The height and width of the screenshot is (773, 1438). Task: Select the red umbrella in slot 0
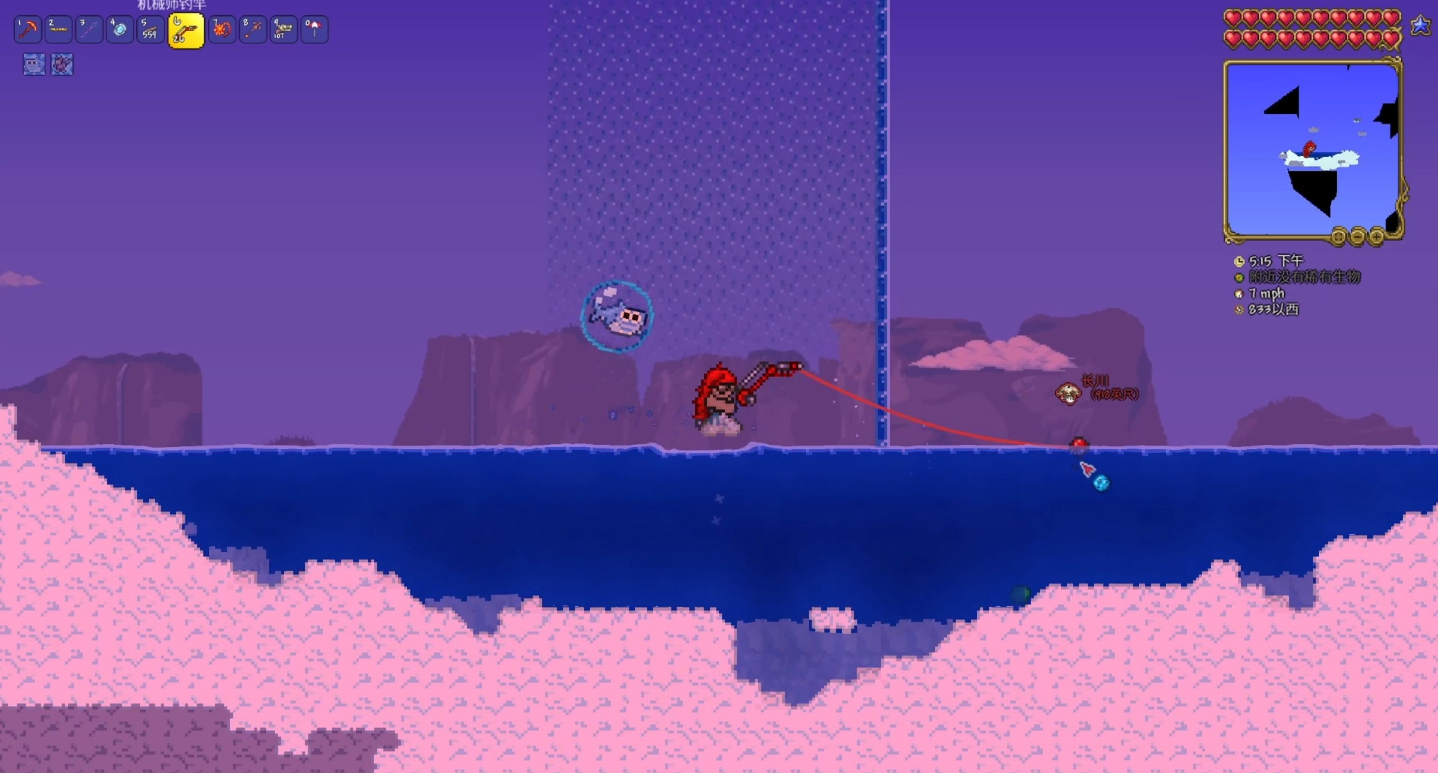click(x=314, y=30)
